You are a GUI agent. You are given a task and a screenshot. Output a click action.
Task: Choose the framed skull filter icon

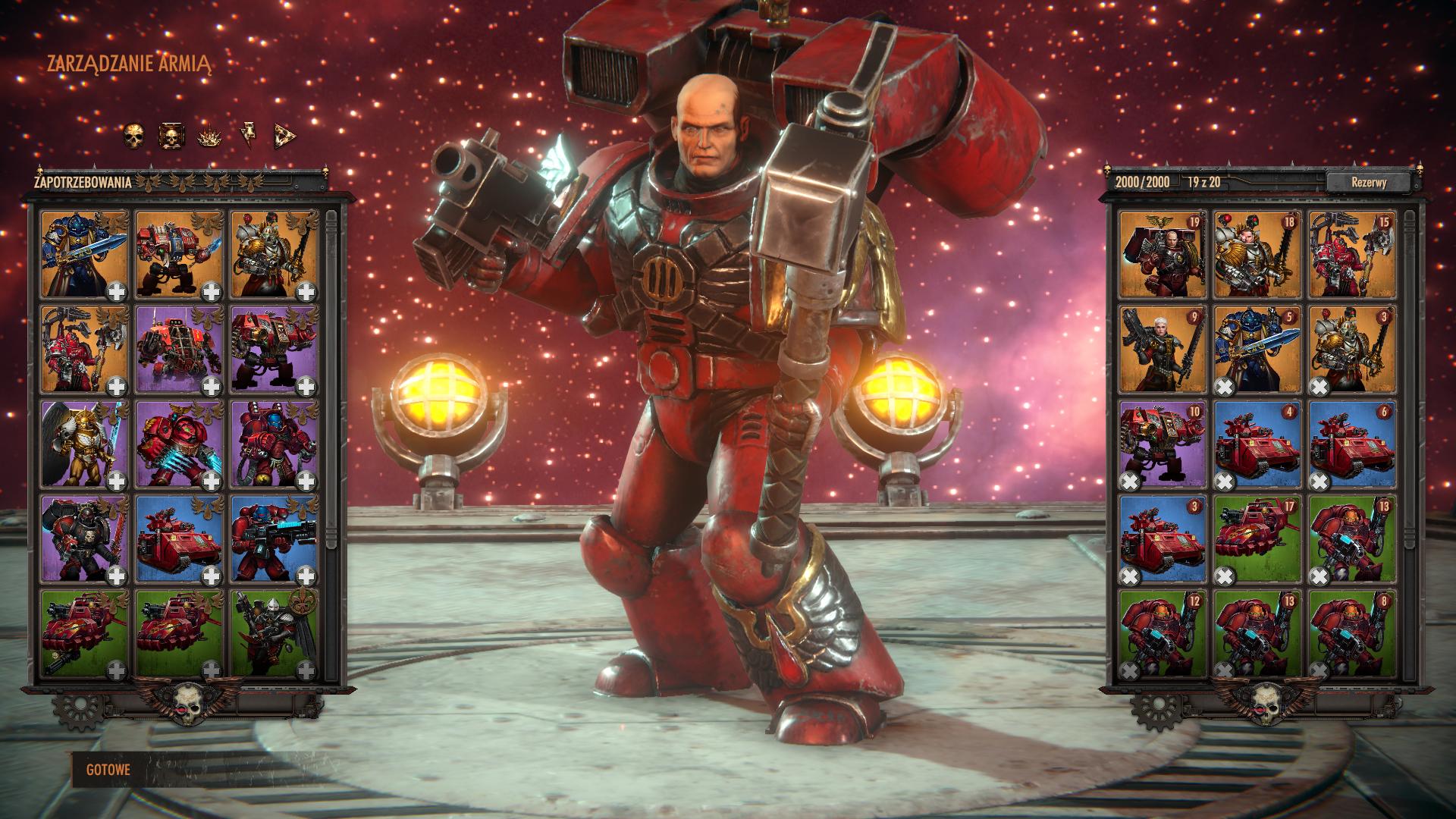171,136
